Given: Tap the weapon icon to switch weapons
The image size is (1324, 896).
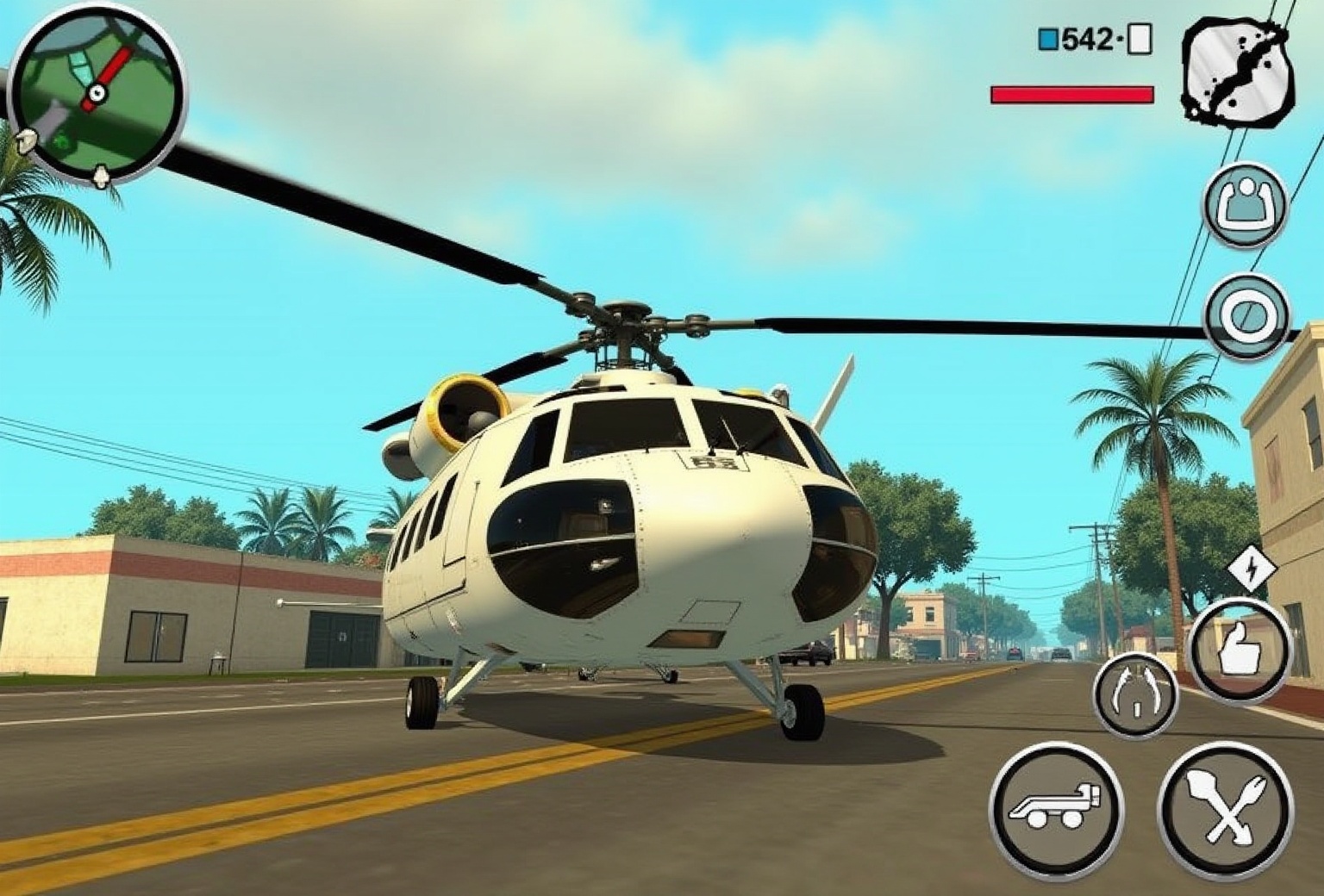Looking at the screenshot, I should (1237, 71).
